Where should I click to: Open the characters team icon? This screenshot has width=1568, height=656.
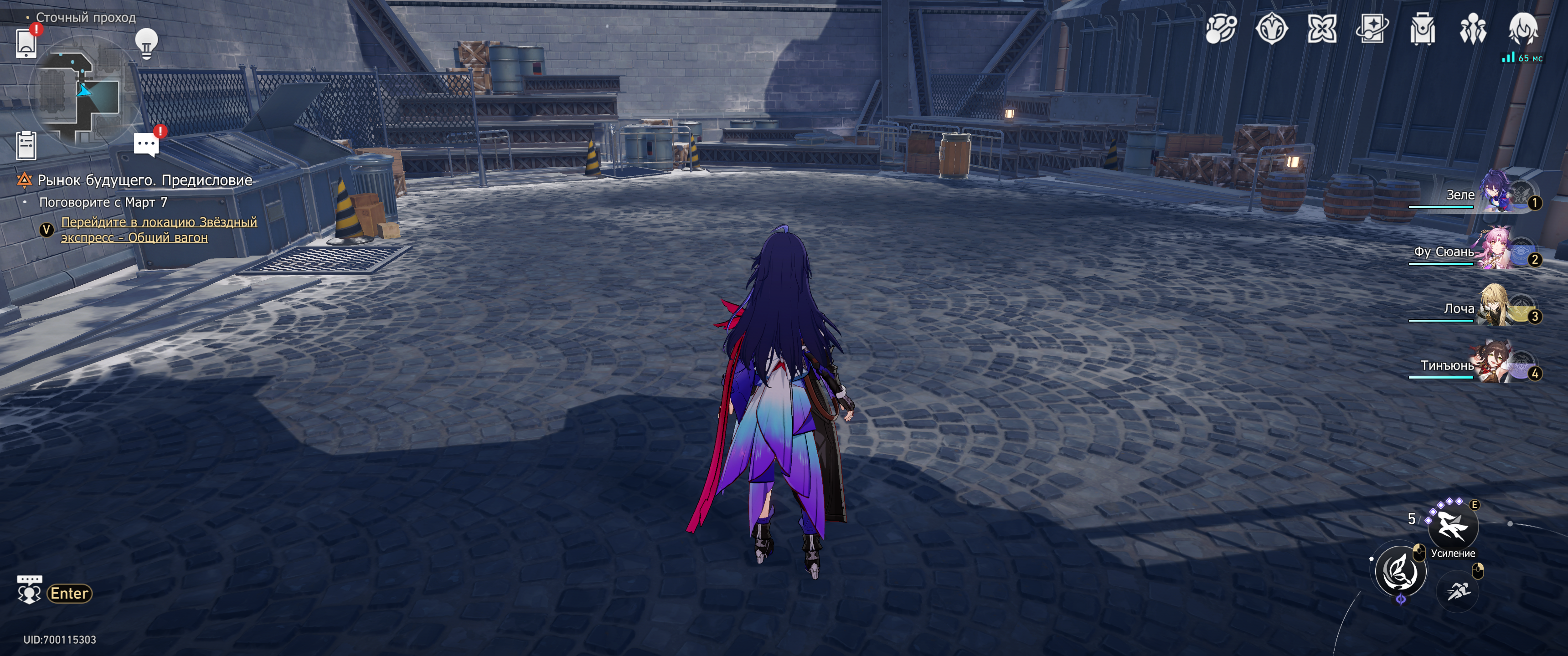click(x=1473, y=29)
